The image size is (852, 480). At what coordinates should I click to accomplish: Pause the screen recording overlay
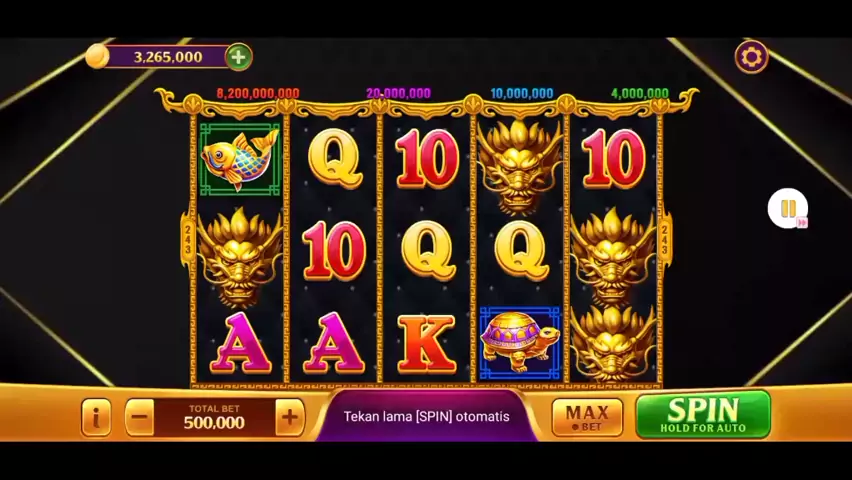pyautogui.click(x=787, y=209)
